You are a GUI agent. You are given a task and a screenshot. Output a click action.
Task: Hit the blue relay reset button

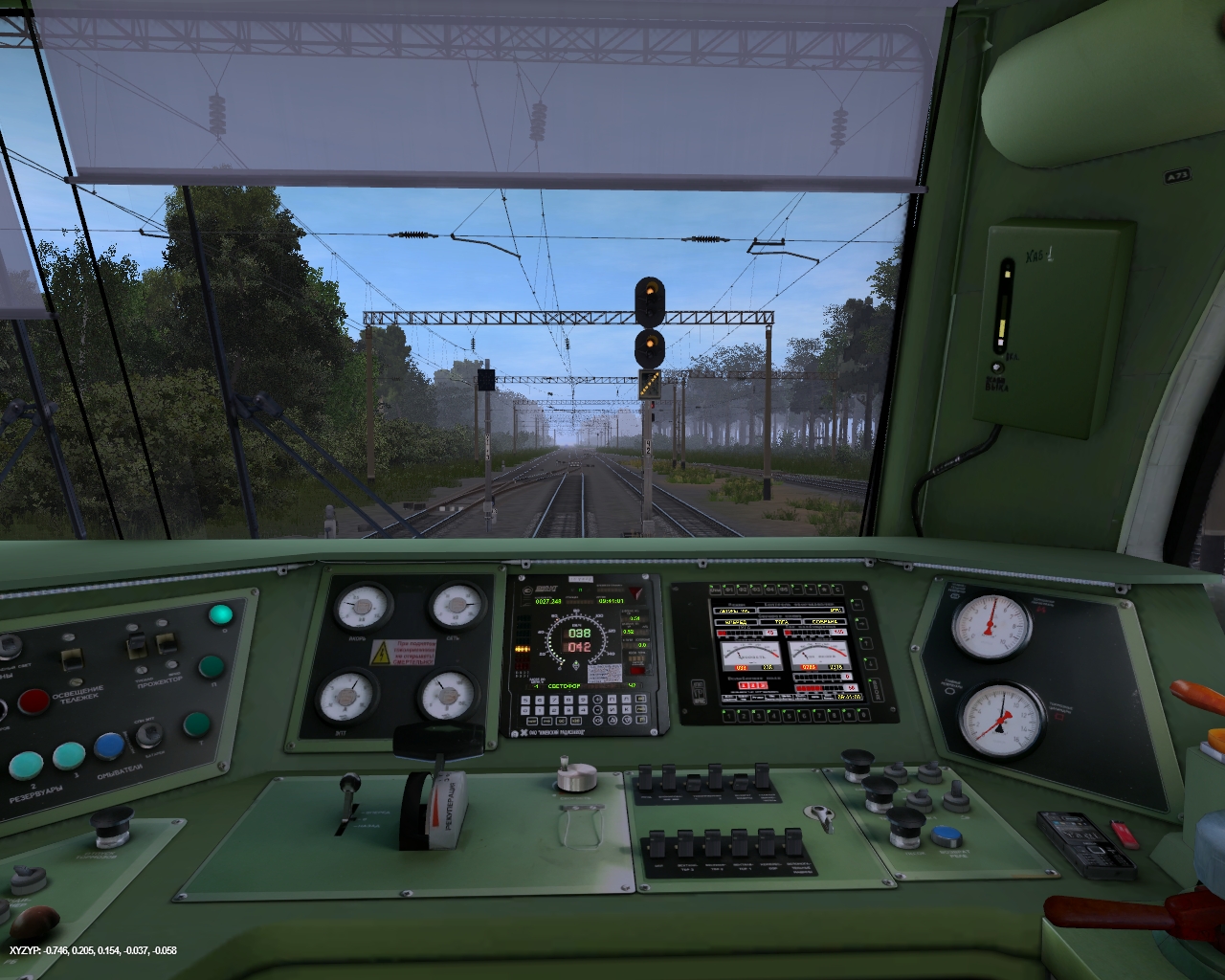pos(946,836)
